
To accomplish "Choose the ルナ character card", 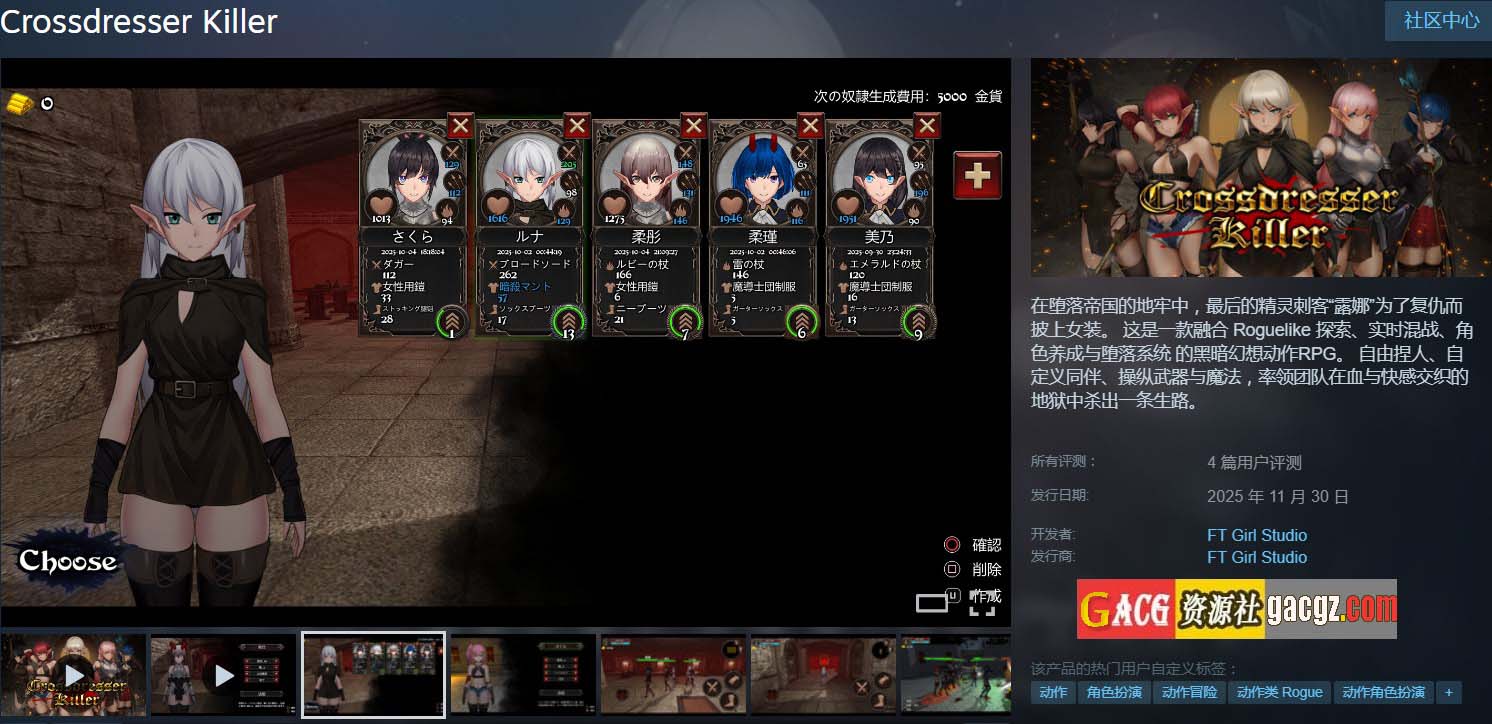I will coord(530,230).
